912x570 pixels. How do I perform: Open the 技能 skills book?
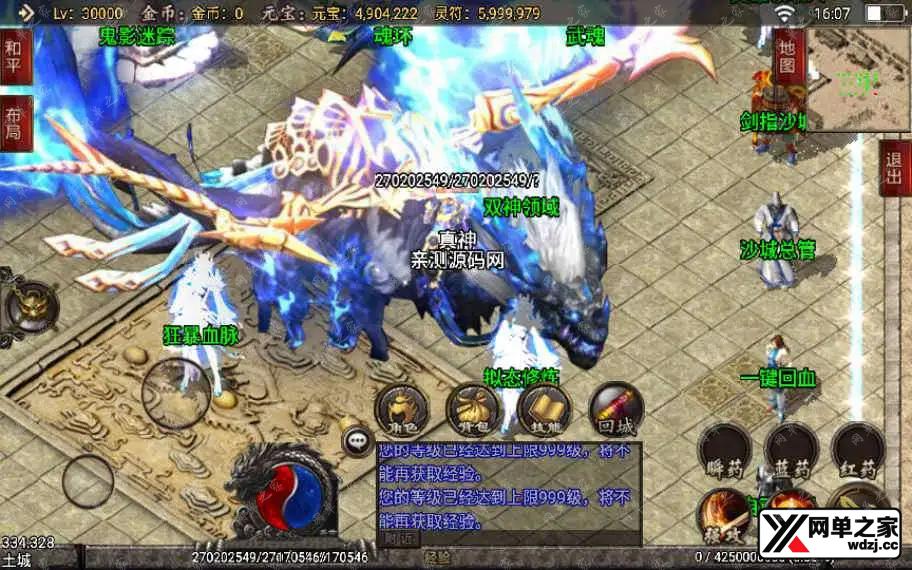pos(544,408)
